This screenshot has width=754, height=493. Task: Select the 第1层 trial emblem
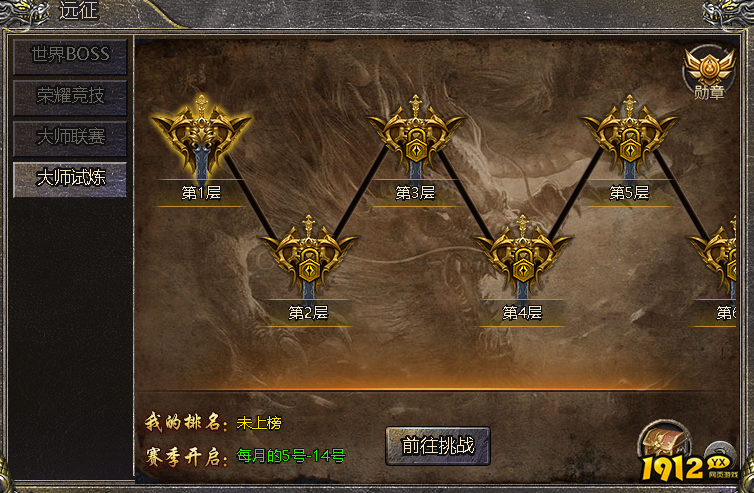[201, 140]
